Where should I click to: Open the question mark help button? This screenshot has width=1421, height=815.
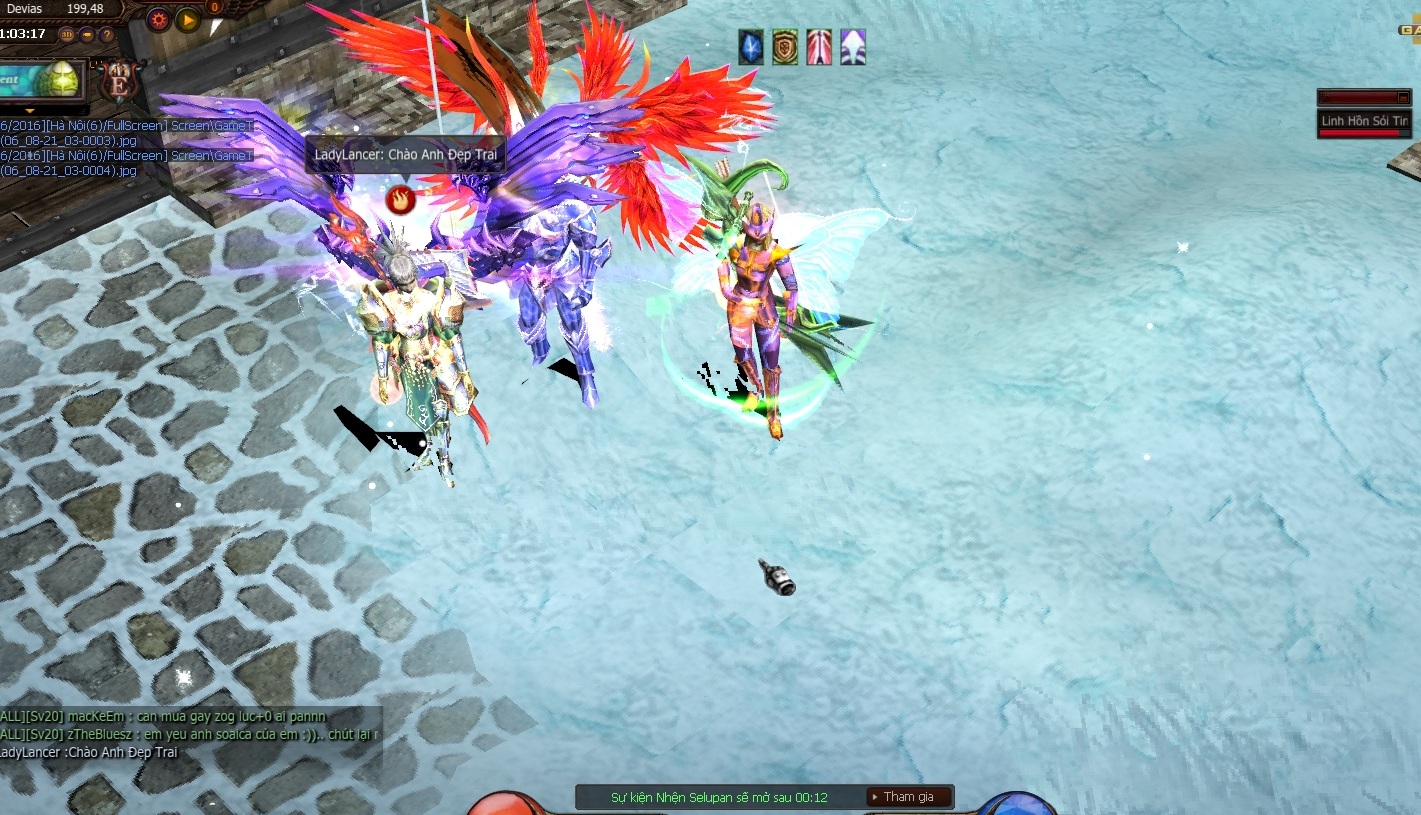[x=107, y=34]
